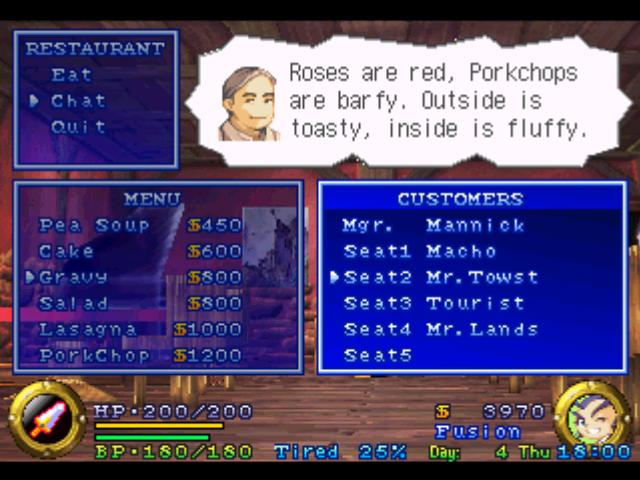The image size is (640, 480).
Task: Choose the Chat option
Action: click(78, 101)
